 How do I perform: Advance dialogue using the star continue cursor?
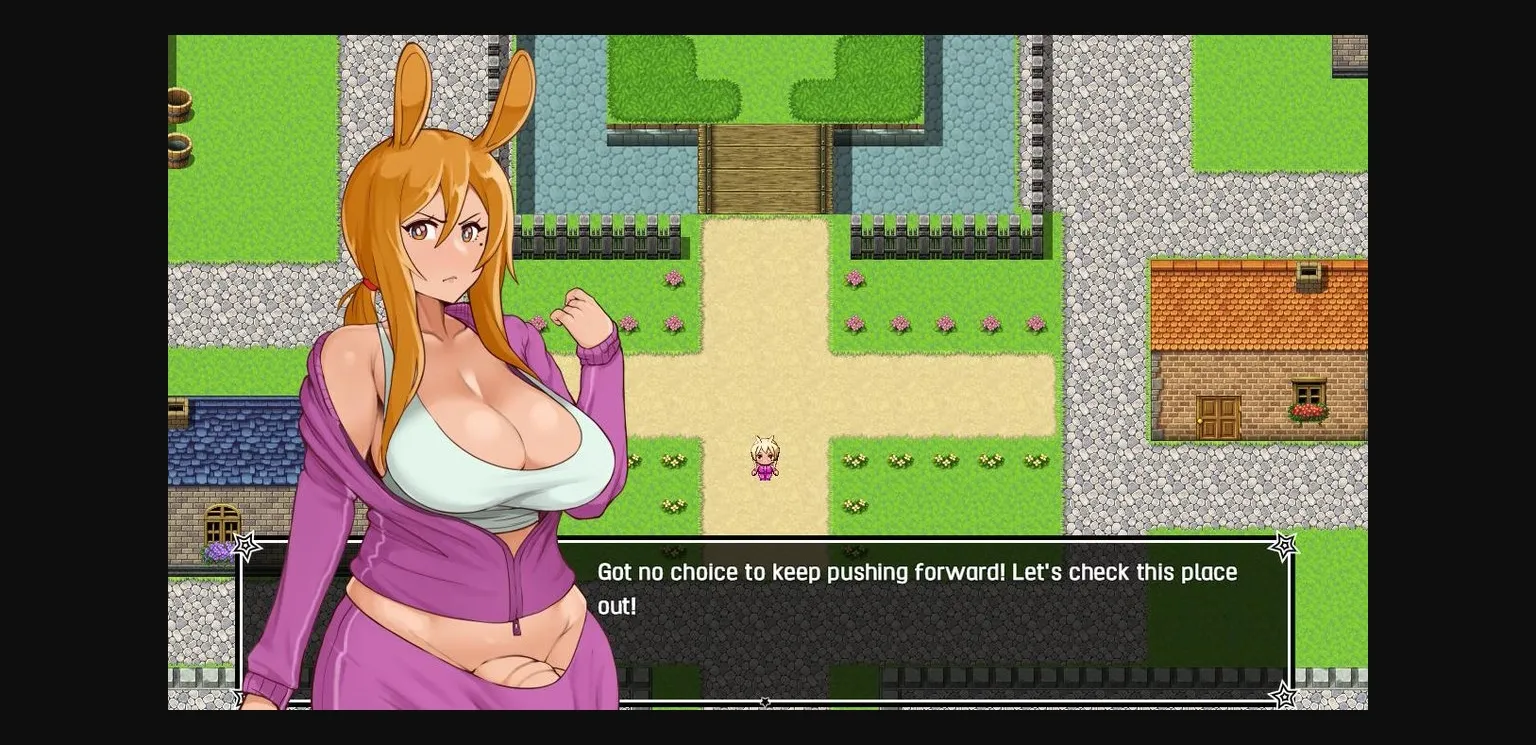[x=764, y=701]
